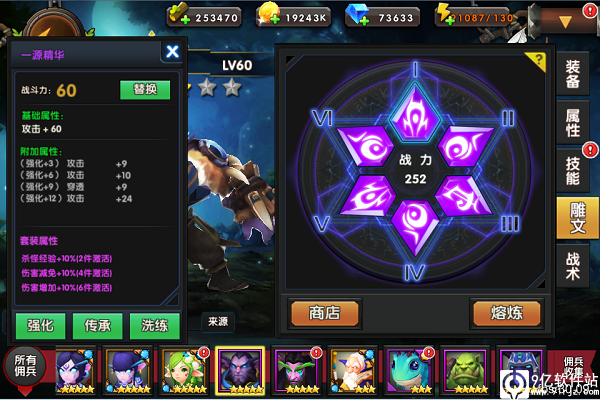Open the 商店 shop

click(x=324, y=312)
